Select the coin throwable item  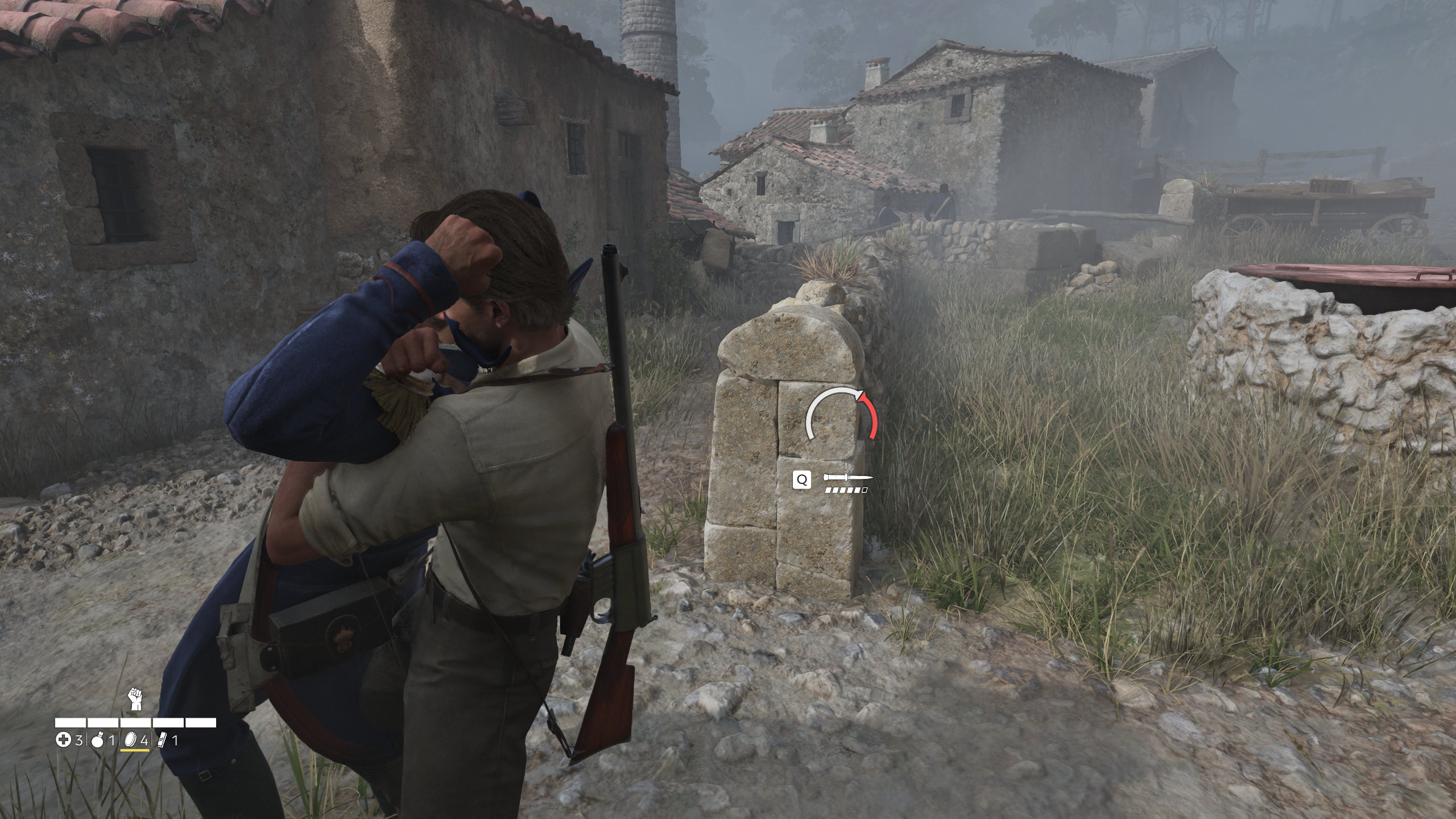[130, 740]
